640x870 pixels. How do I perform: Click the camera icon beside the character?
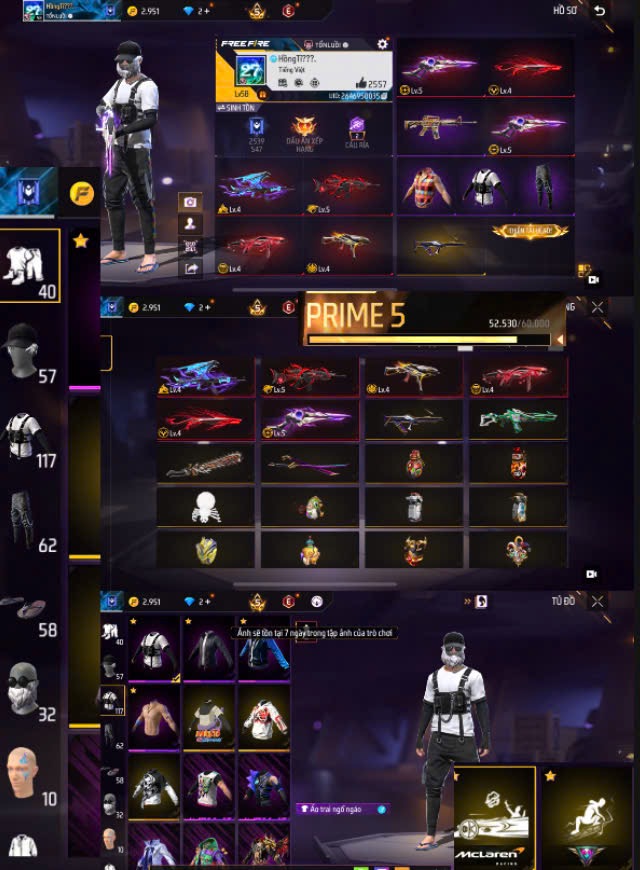pyautogui.click(x=189, y=202)
